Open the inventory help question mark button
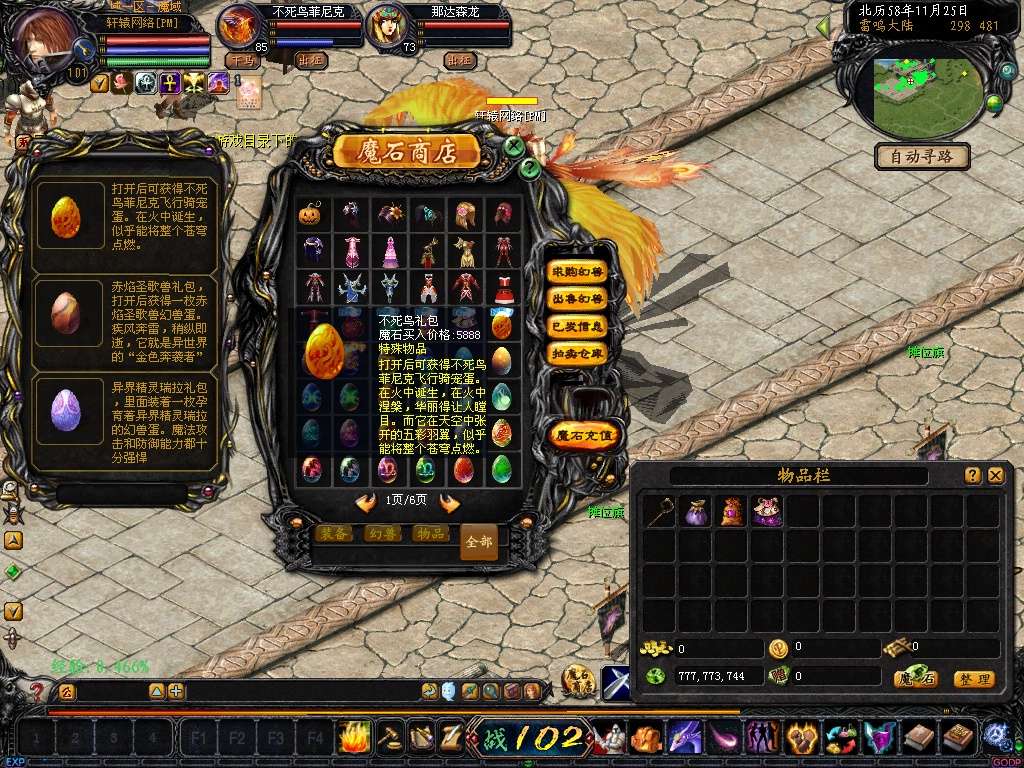Viewport: 1024px width, 768px height. (x=973, y=476)
